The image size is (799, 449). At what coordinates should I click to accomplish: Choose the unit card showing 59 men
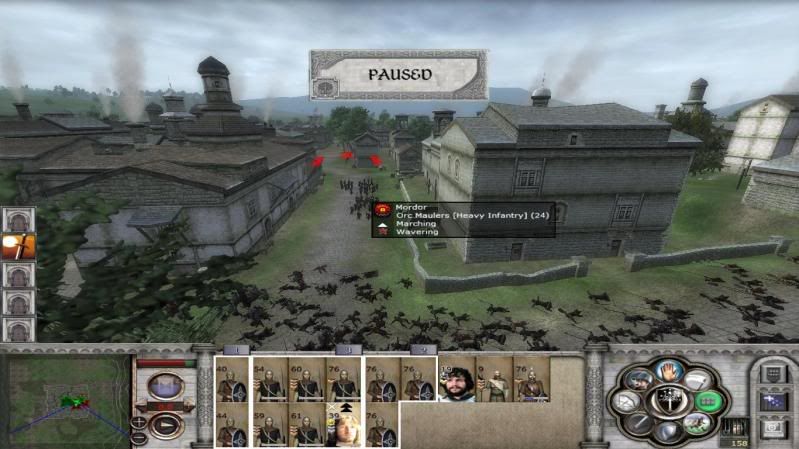point(270,426)
